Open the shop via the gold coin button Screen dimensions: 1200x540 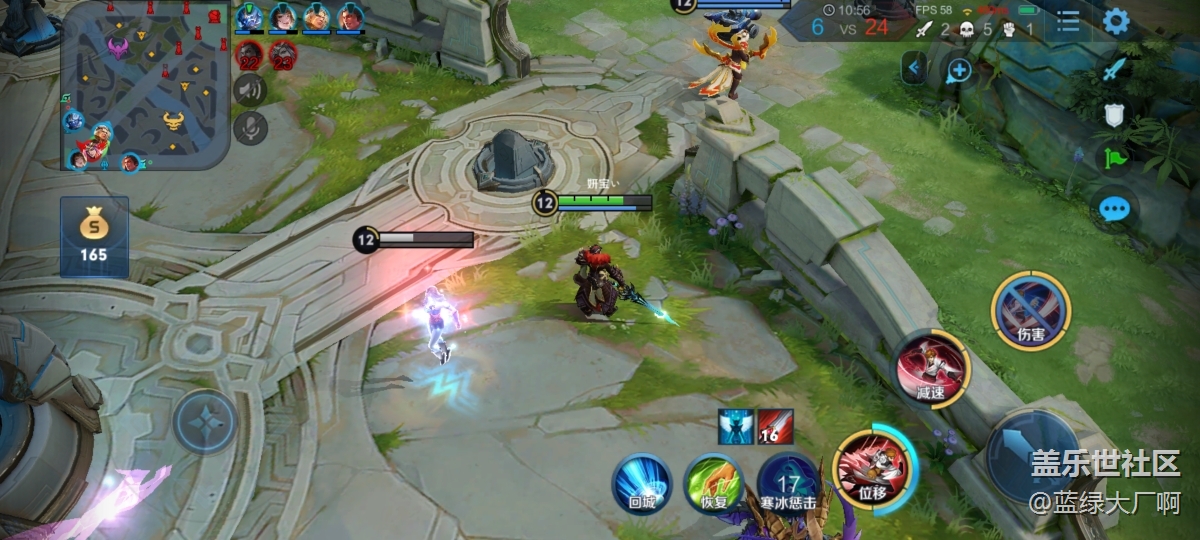click(94, 236)
